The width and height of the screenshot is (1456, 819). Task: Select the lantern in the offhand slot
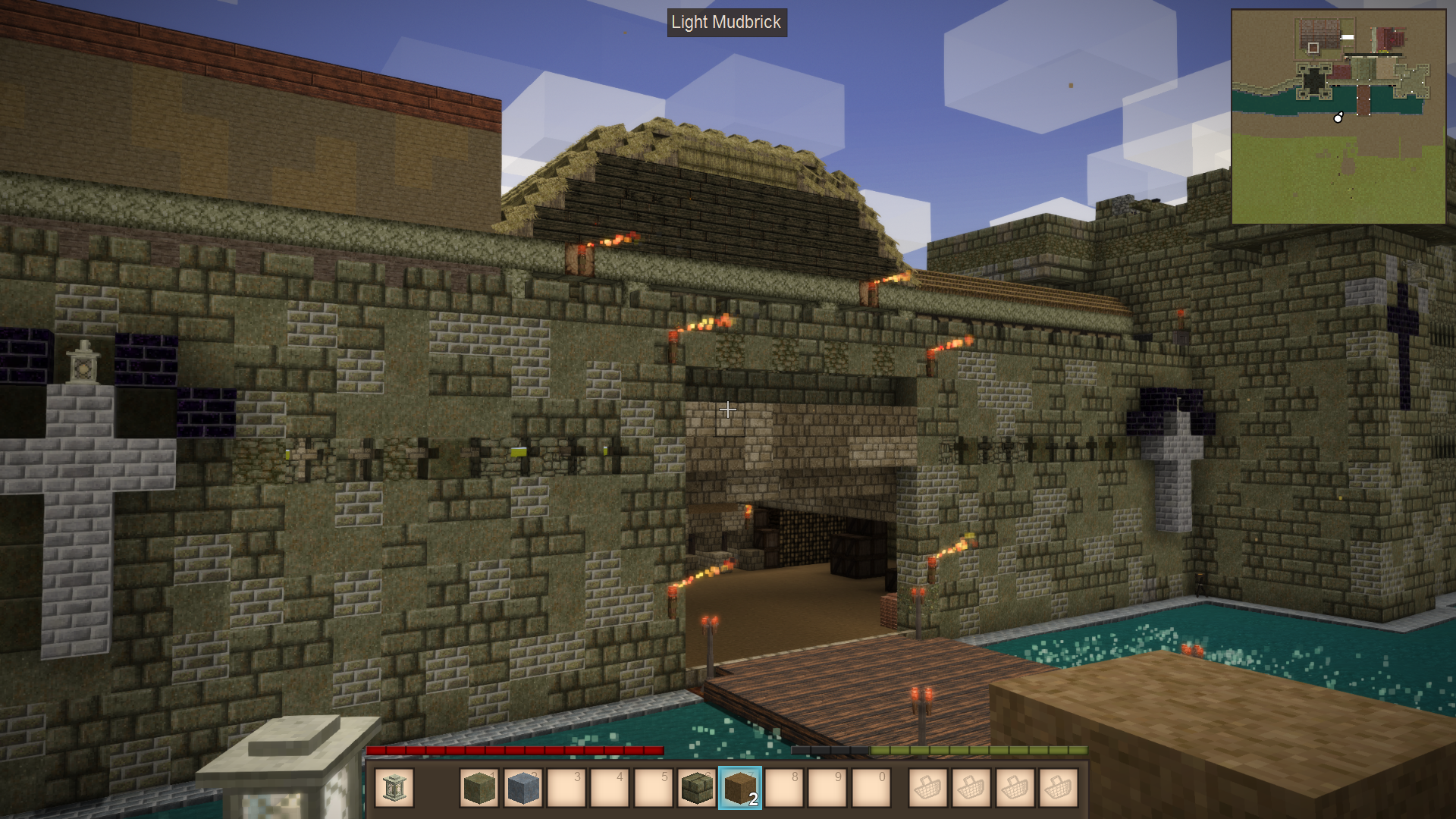tap(394, 787)
